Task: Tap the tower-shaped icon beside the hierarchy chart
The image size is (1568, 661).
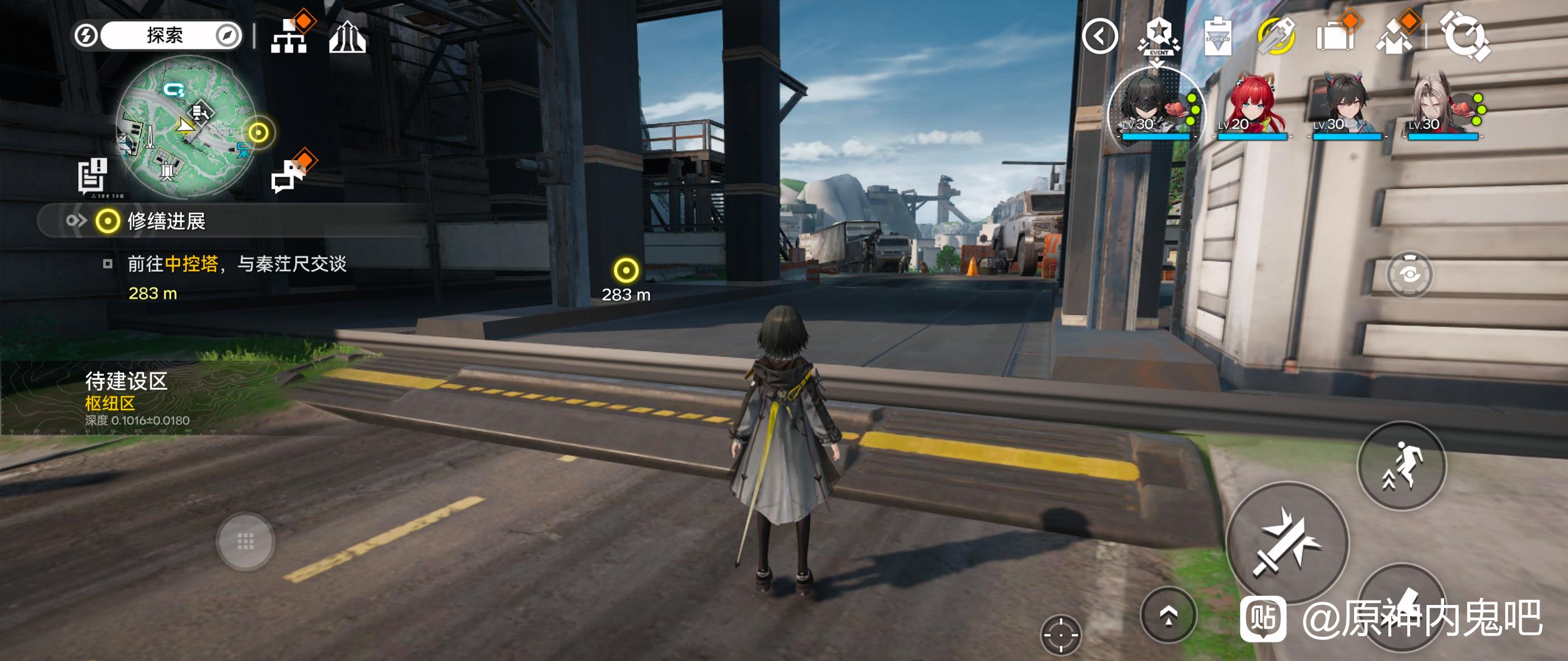Action: [x=347, y=38]
